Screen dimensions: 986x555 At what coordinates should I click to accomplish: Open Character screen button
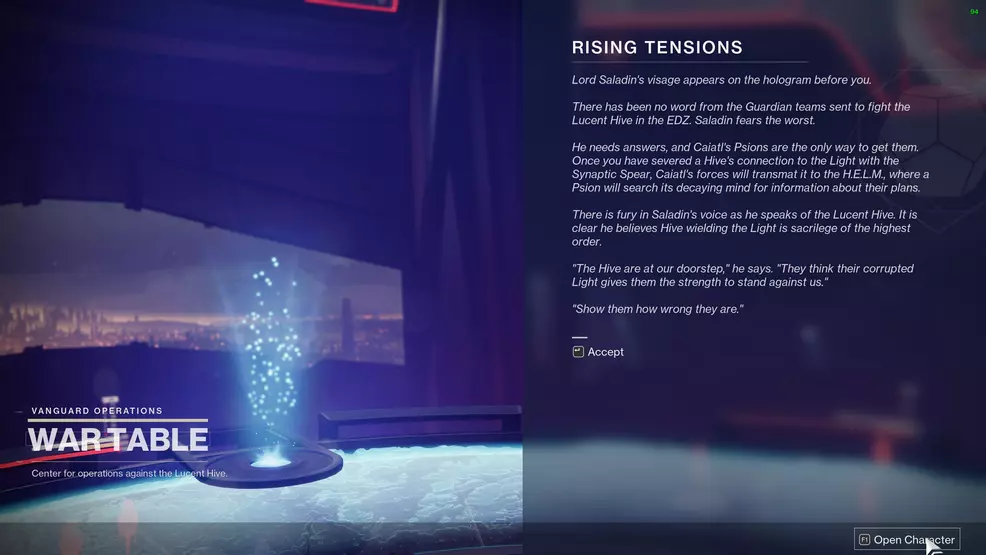[906, 540]
